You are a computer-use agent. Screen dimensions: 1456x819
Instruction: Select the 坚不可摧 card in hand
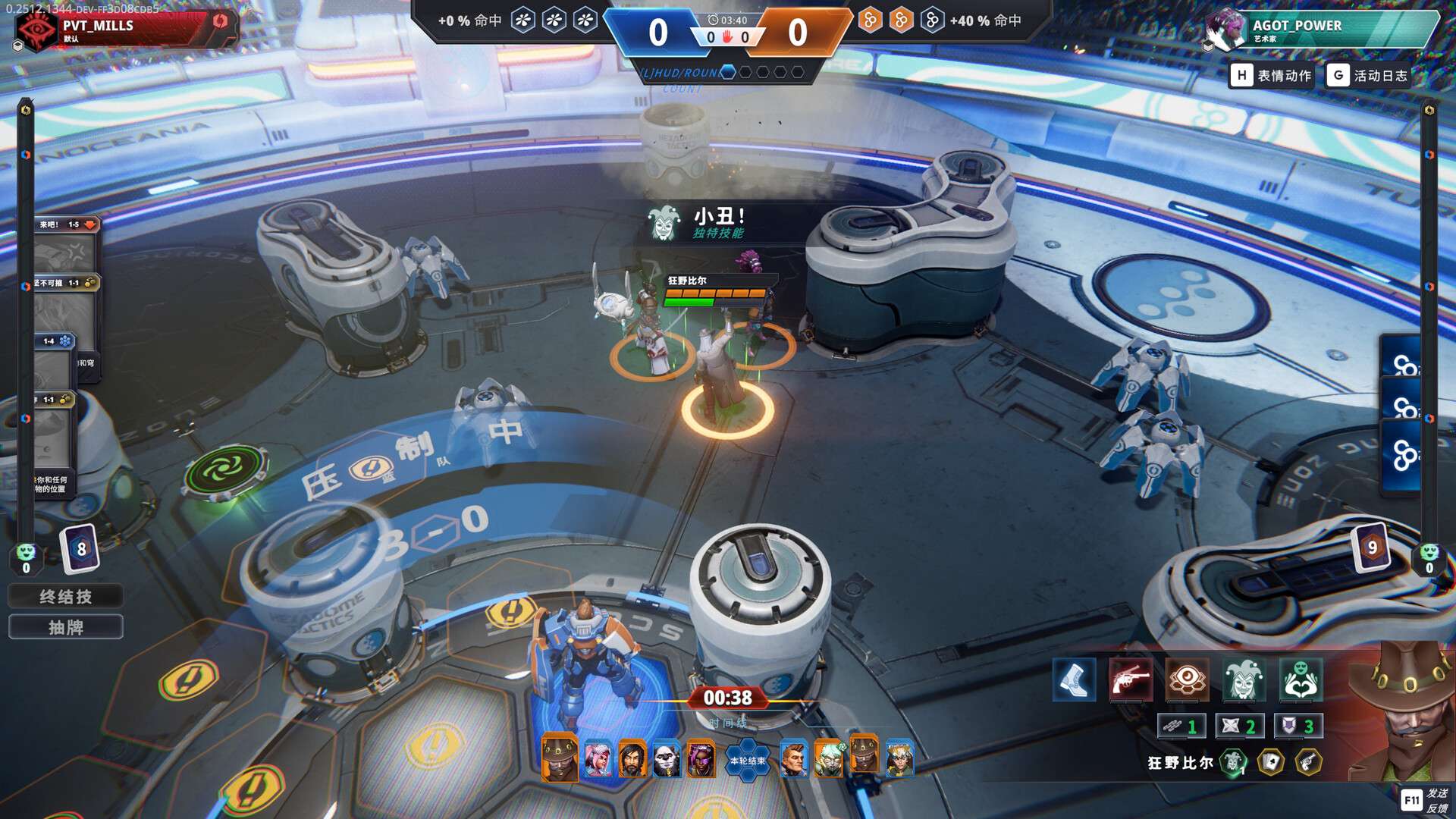(x=67, y=302)
